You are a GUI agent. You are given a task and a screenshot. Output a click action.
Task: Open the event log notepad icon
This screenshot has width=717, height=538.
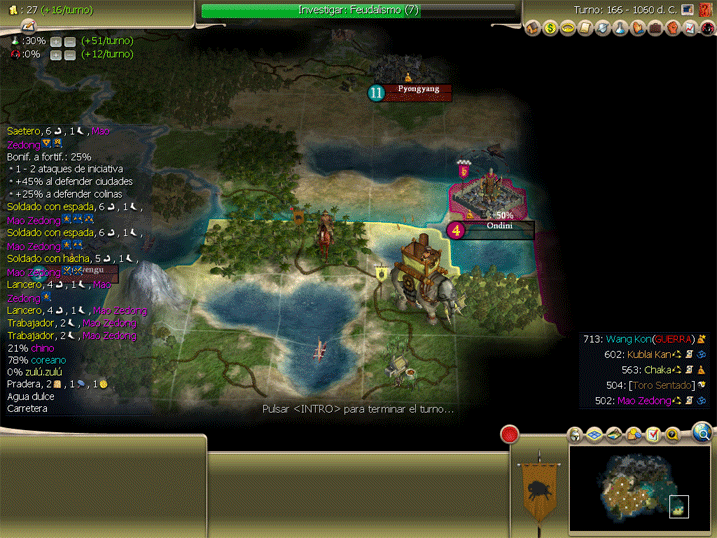[28, 26]
